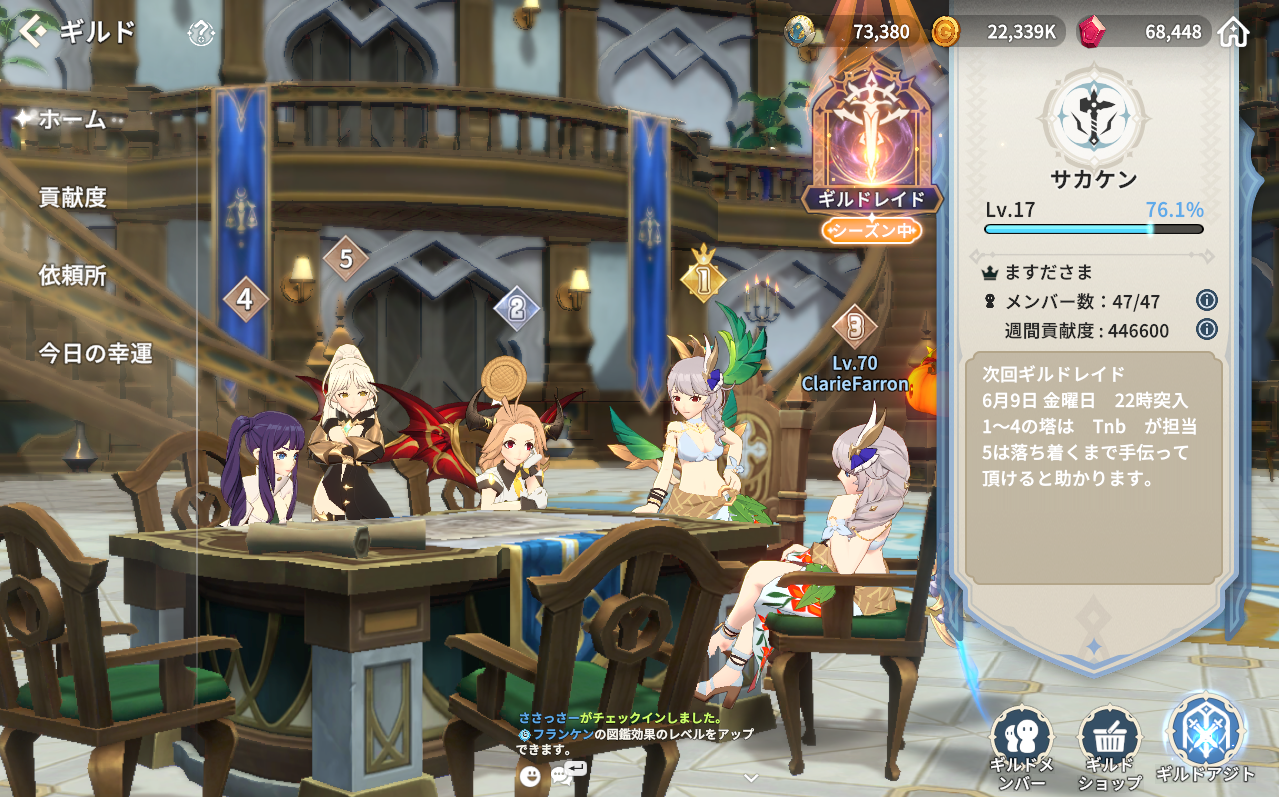Screen dimensions: 1279x797
Task: Select the ホーム menu entry
Action: 72,120
